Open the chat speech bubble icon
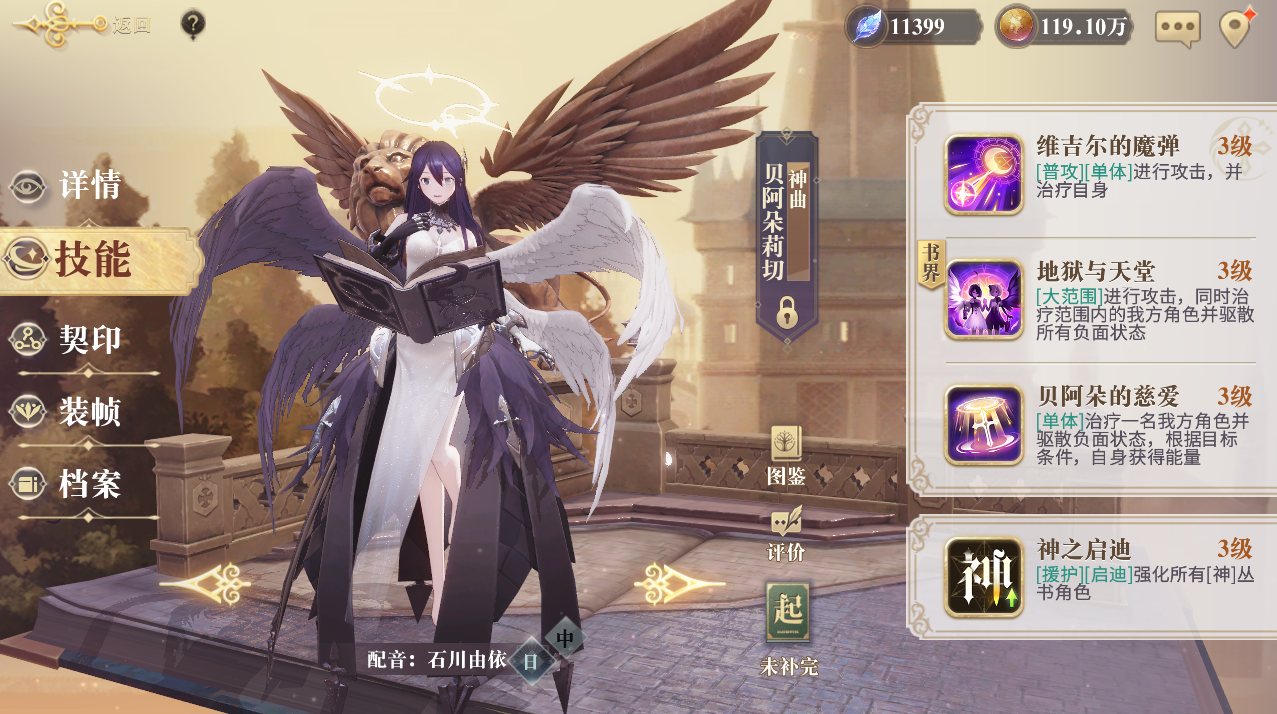The width and height of the screenshot is (1277, 714). click(1177, 28)
